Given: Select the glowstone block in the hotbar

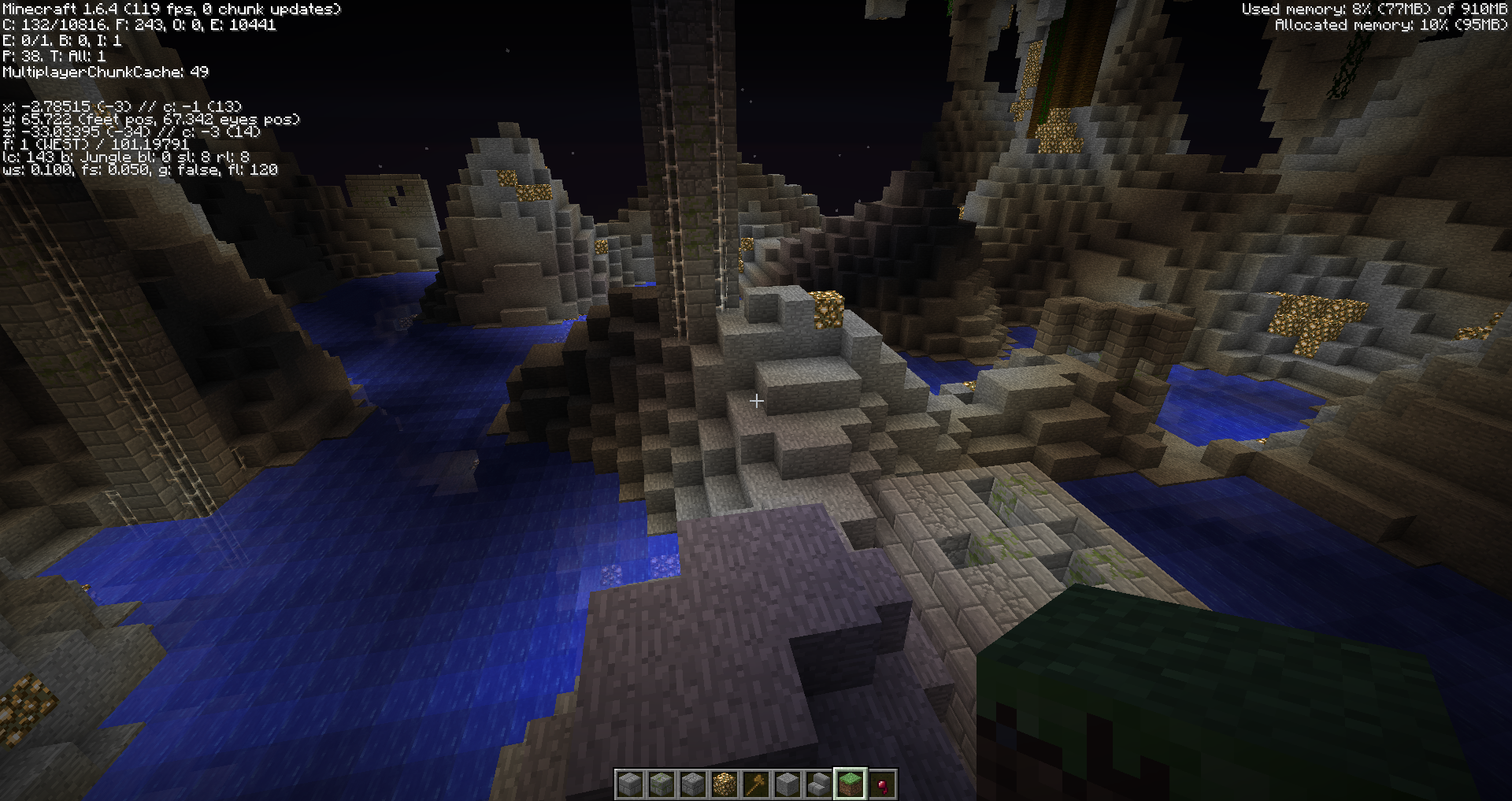Looking at the screenshot, I should (724, 784).
